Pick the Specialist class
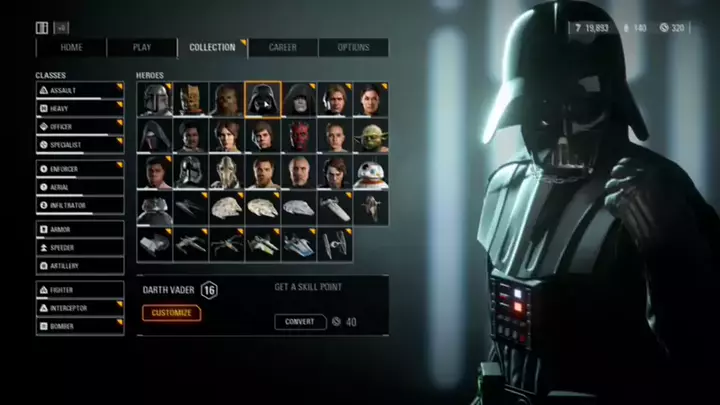The image size is (720, 405). tap(80, 145)
